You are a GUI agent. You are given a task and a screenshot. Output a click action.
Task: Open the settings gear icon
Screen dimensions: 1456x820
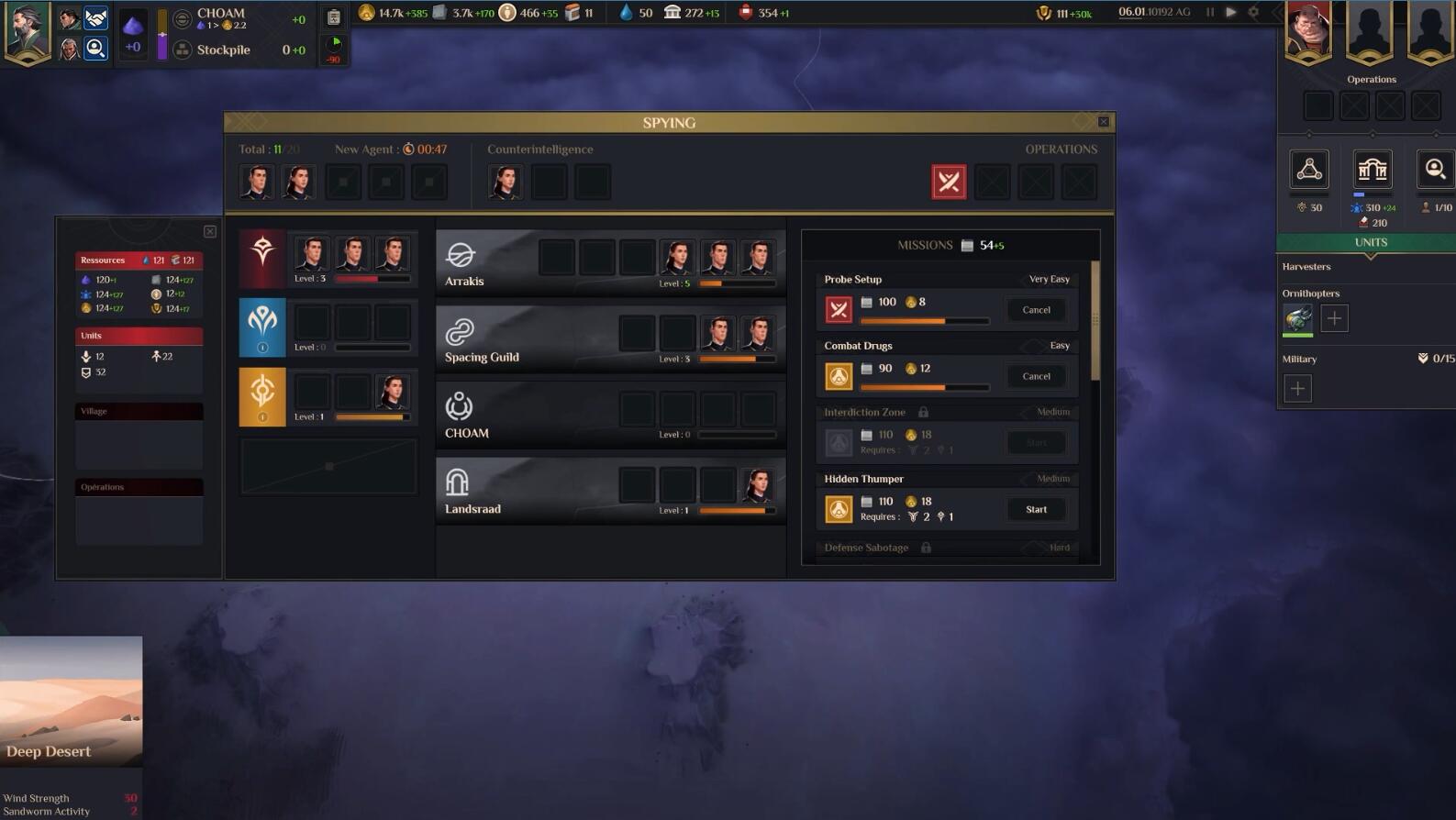pos(1253,13)
